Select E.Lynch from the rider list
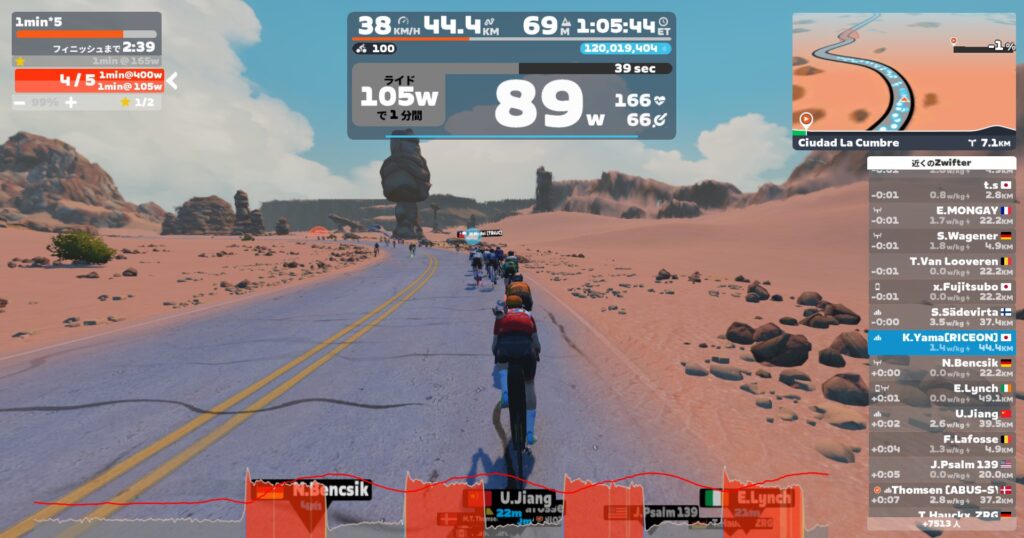 point(941,393)
